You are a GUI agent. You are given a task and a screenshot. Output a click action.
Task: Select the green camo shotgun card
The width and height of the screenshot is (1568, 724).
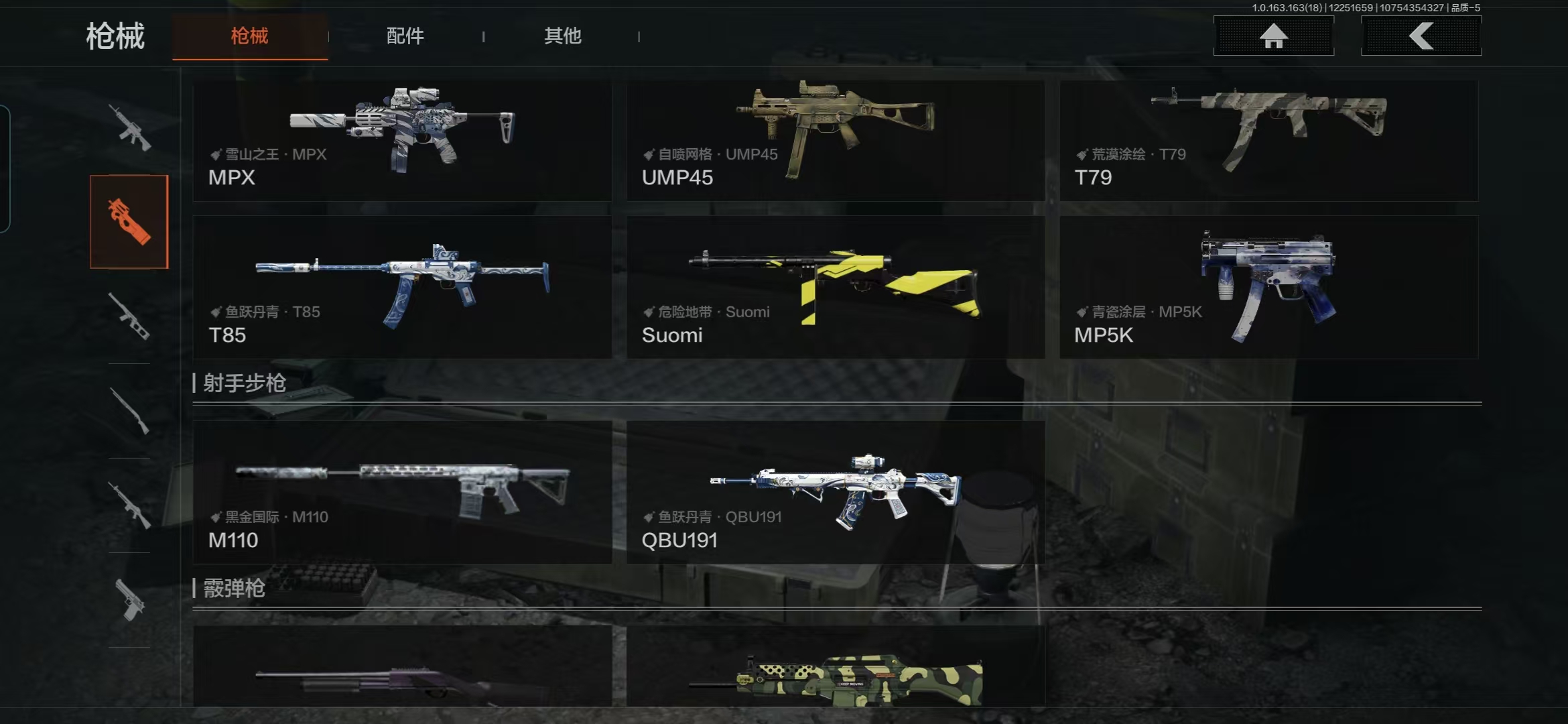[836, 667]
